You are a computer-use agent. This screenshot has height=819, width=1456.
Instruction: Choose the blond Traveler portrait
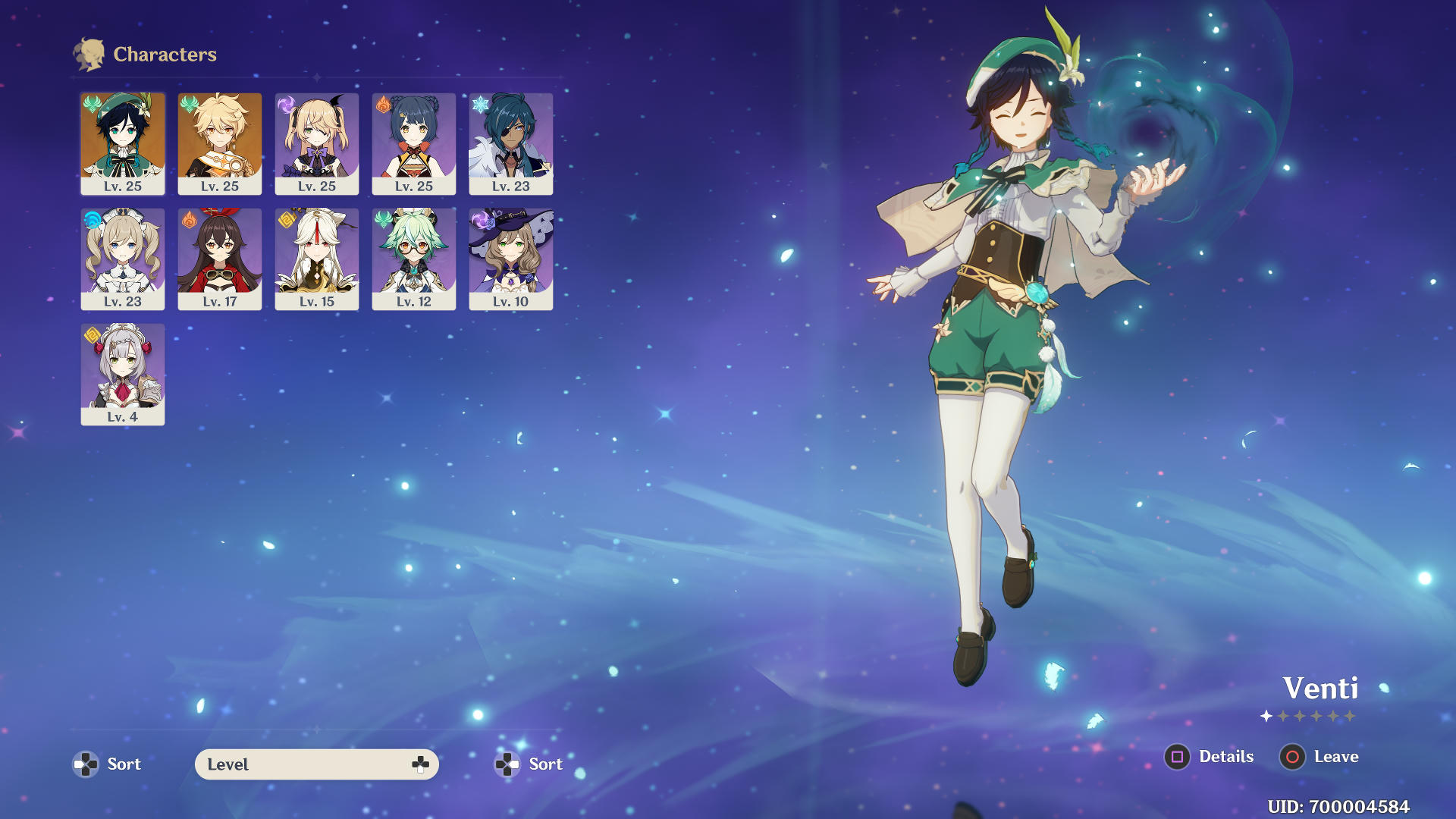click(220, 143)
